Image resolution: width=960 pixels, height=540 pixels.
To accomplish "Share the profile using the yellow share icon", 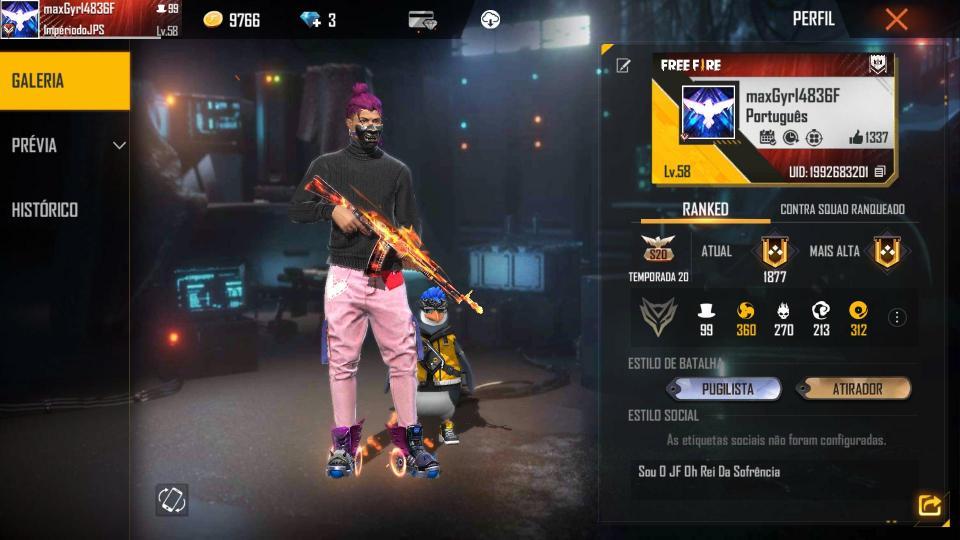I will 929,506.
